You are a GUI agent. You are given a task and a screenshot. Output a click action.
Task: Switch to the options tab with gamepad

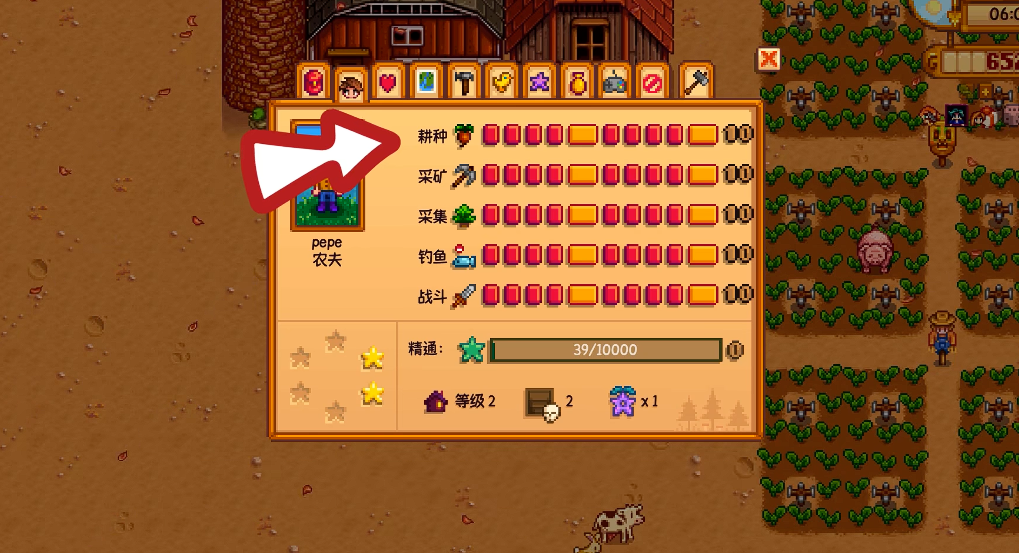pos(614,82)
